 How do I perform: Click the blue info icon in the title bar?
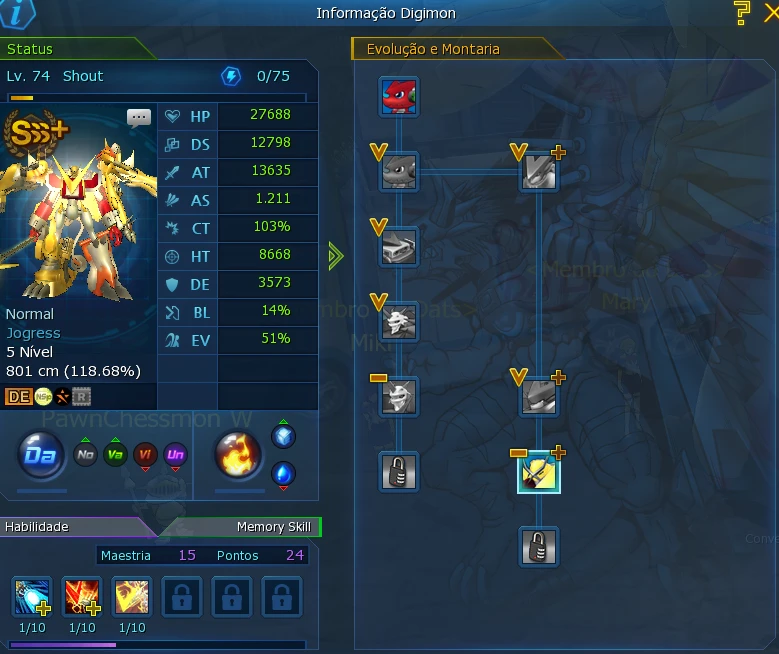pyautogui.click(x=18, y=13)
